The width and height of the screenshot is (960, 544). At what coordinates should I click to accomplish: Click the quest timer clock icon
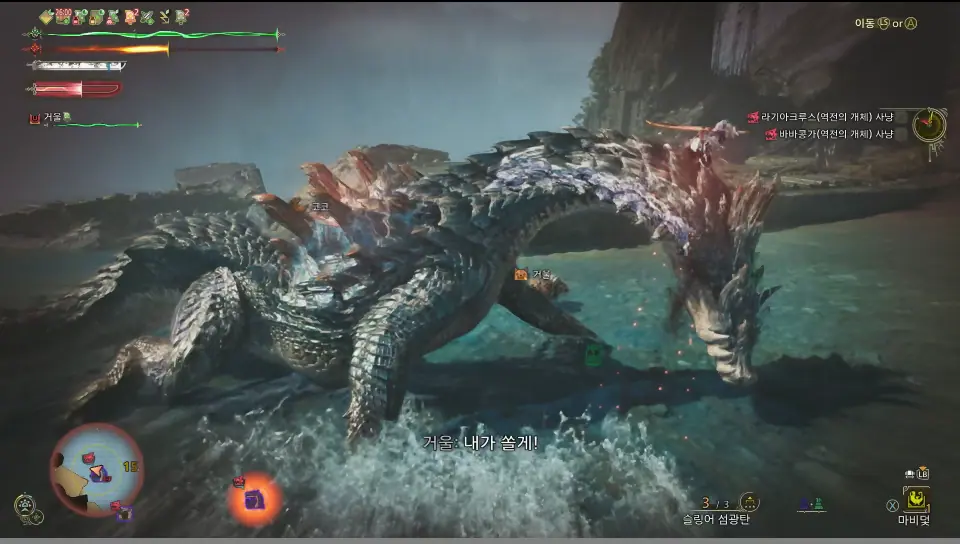pyautogui.click(x=929, y=125)
